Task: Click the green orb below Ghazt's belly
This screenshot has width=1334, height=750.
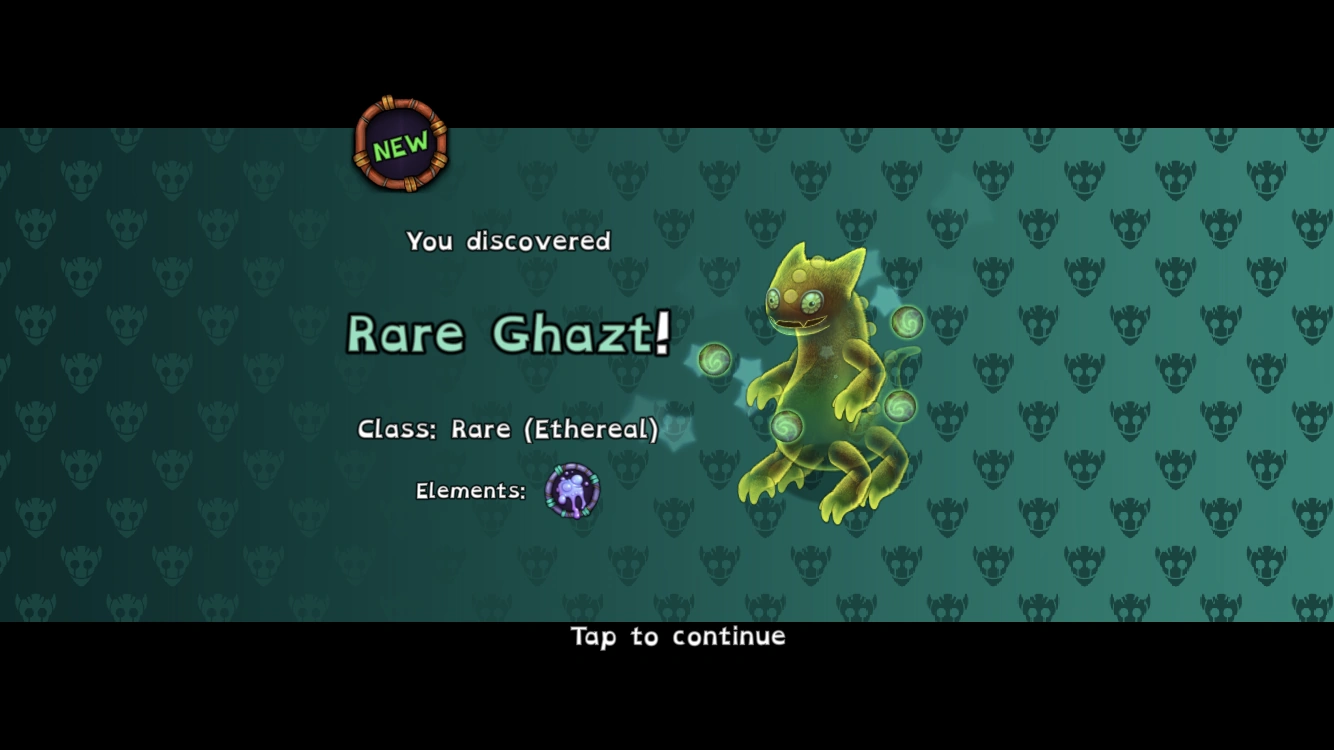Action: point(786,427)
